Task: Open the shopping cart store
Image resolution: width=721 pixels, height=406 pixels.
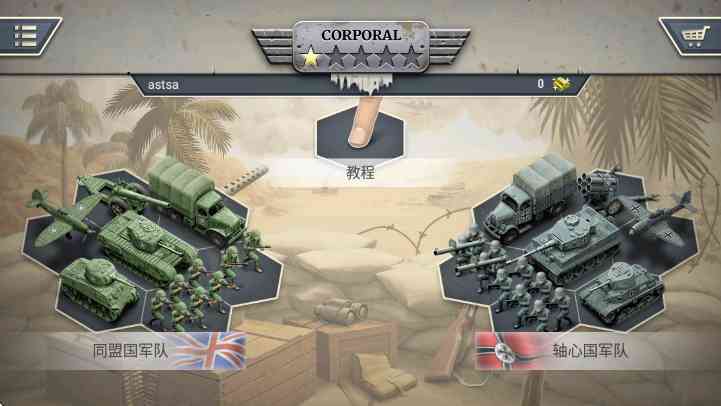Action: pos(691,36)
